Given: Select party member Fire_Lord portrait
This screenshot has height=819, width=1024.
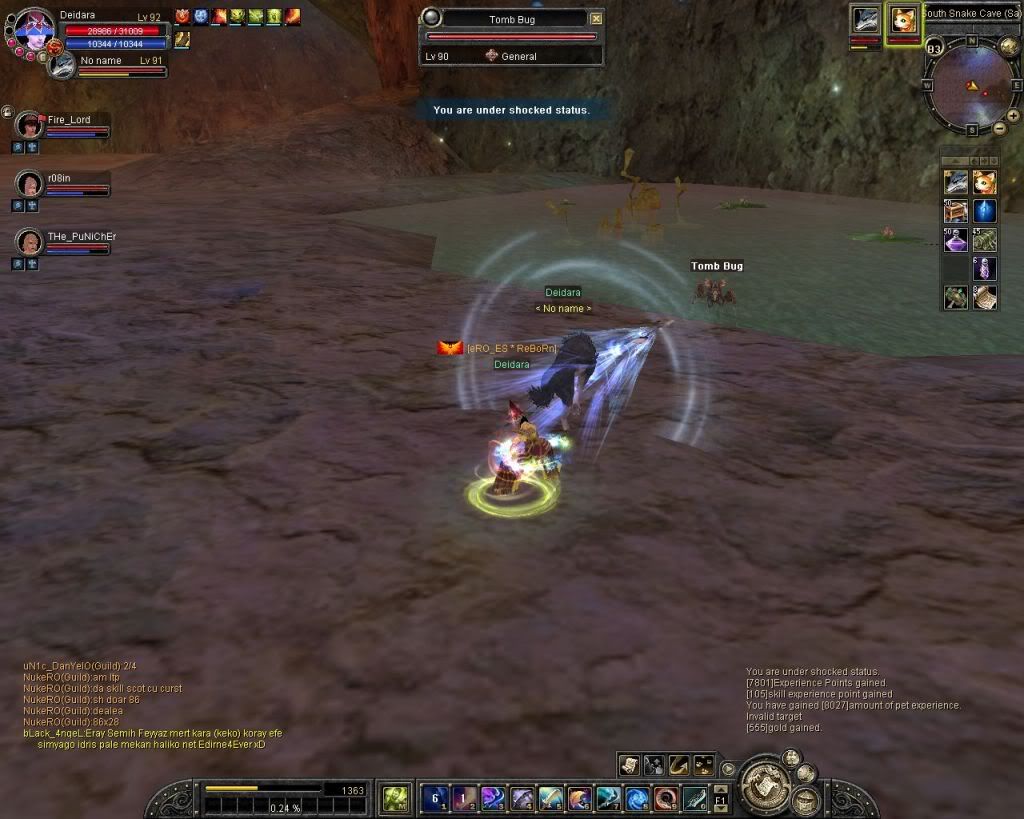Looking at the screenshot, I should 29,125.
